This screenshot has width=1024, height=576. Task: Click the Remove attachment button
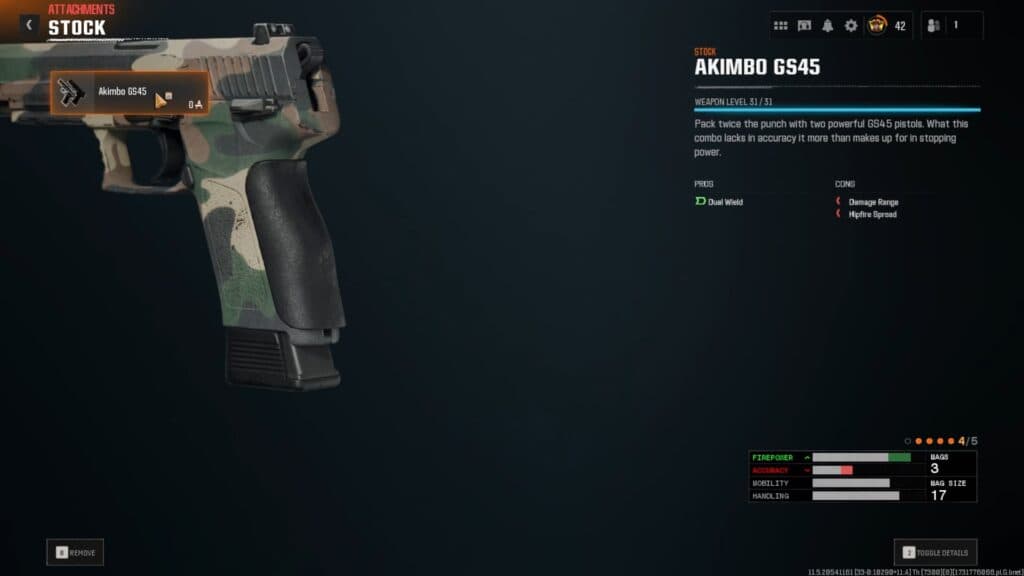click(x=75, y=552)
